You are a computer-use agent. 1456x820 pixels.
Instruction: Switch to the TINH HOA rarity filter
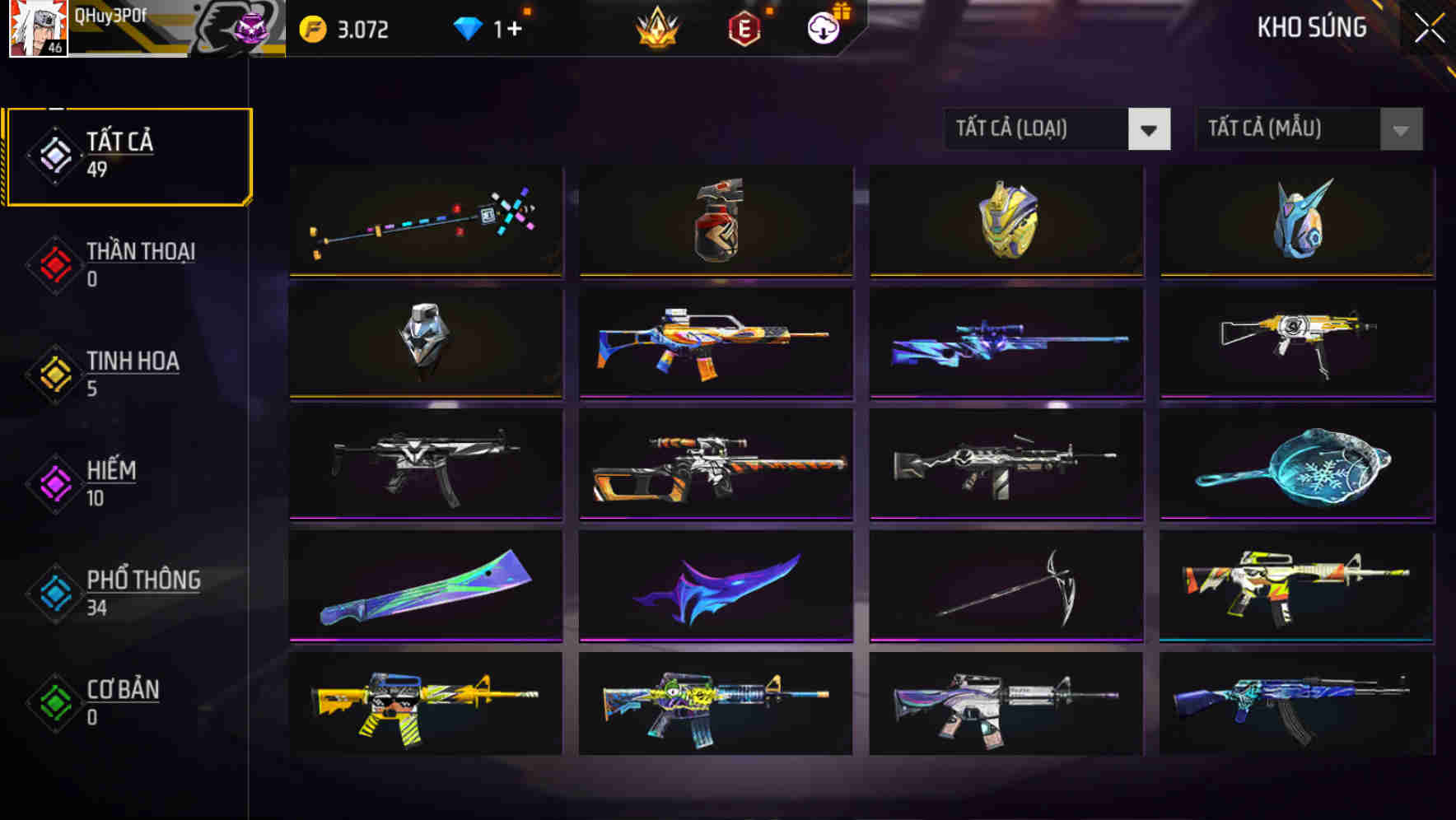click(55, 373)
